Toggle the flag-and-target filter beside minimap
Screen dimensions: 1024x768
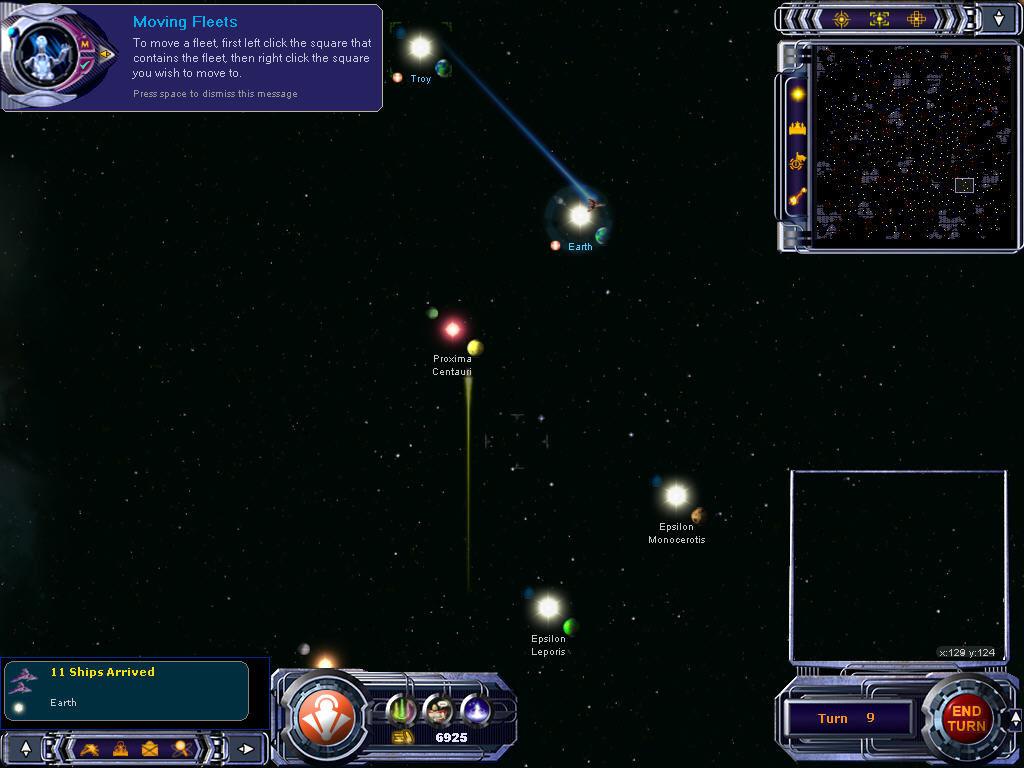(797, 162)
